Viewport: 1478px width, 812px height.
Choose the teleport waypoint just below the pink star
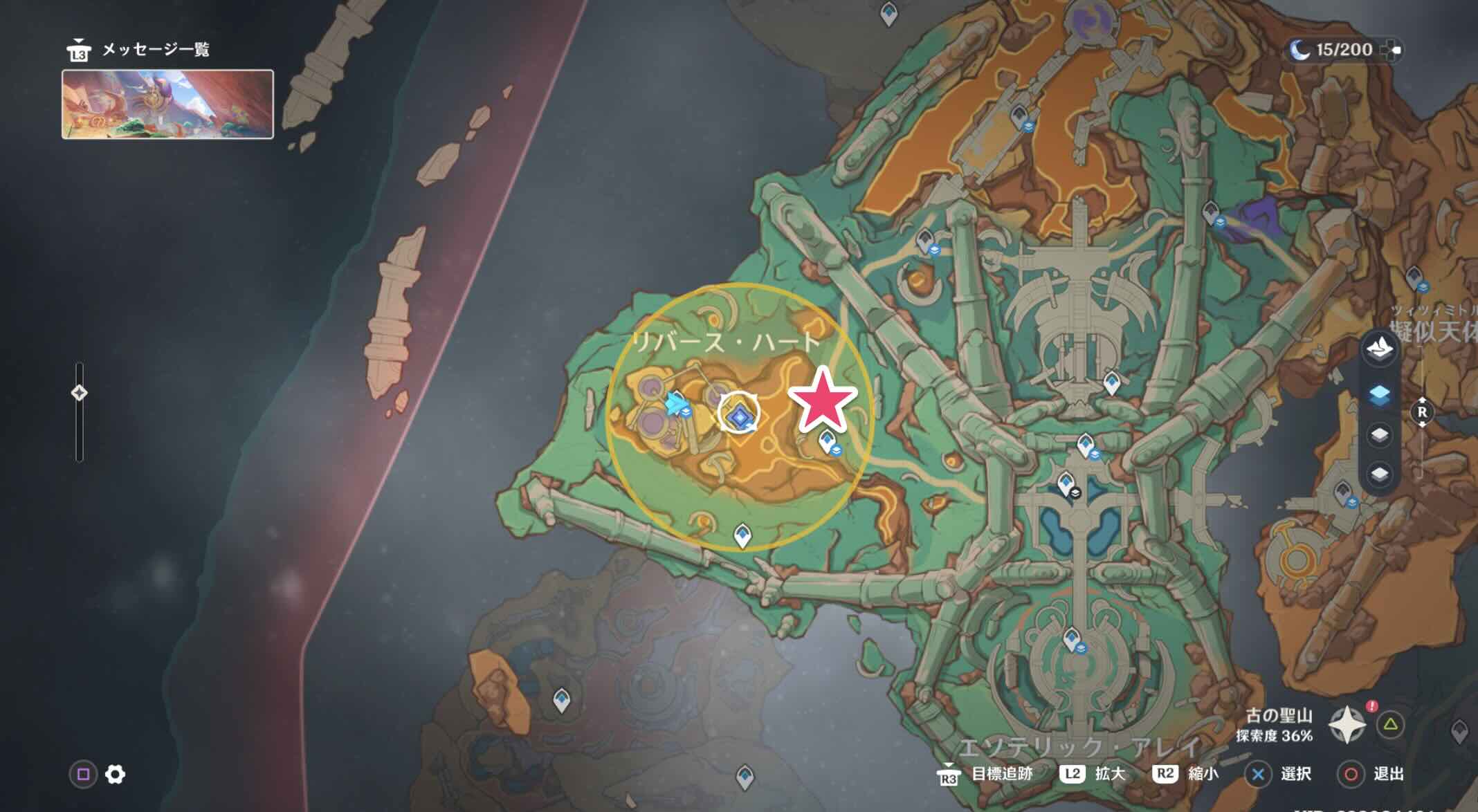[827, 440]
